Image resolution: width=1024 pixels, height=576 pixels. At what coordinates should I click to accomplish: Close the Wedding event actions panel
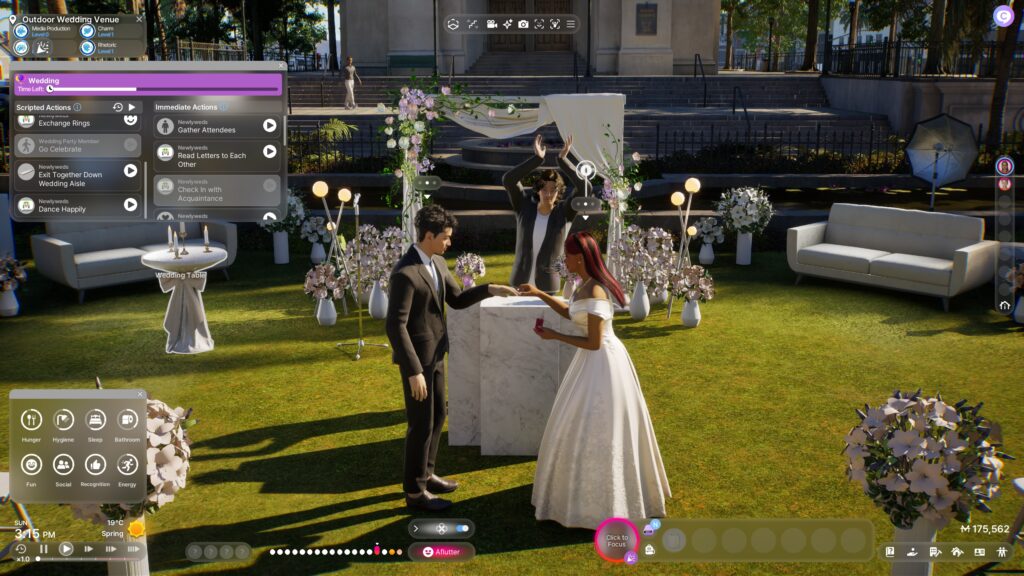[x=281, y=68]
